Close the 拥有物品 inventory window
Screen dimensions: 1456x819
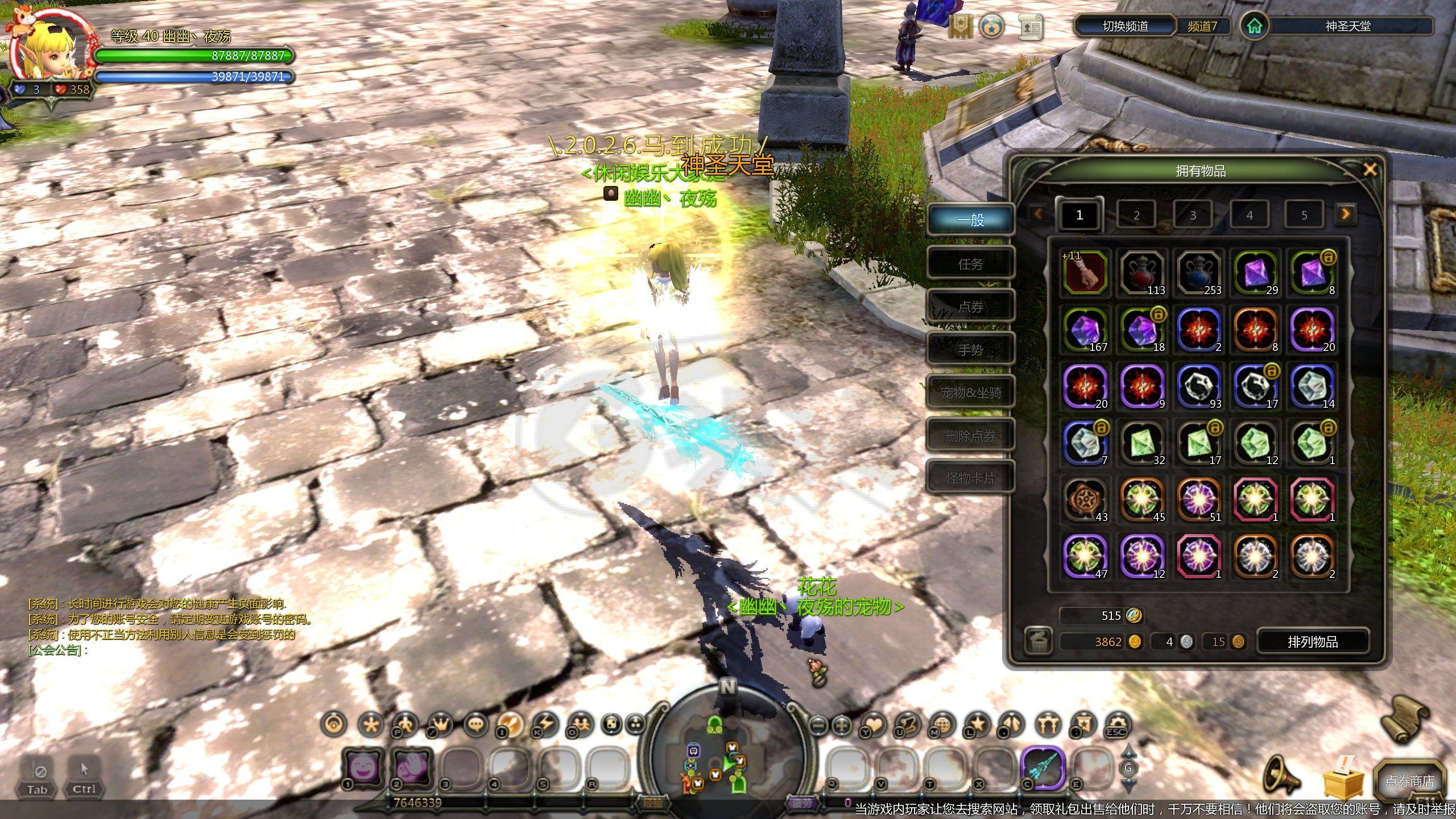(1370, 169)
